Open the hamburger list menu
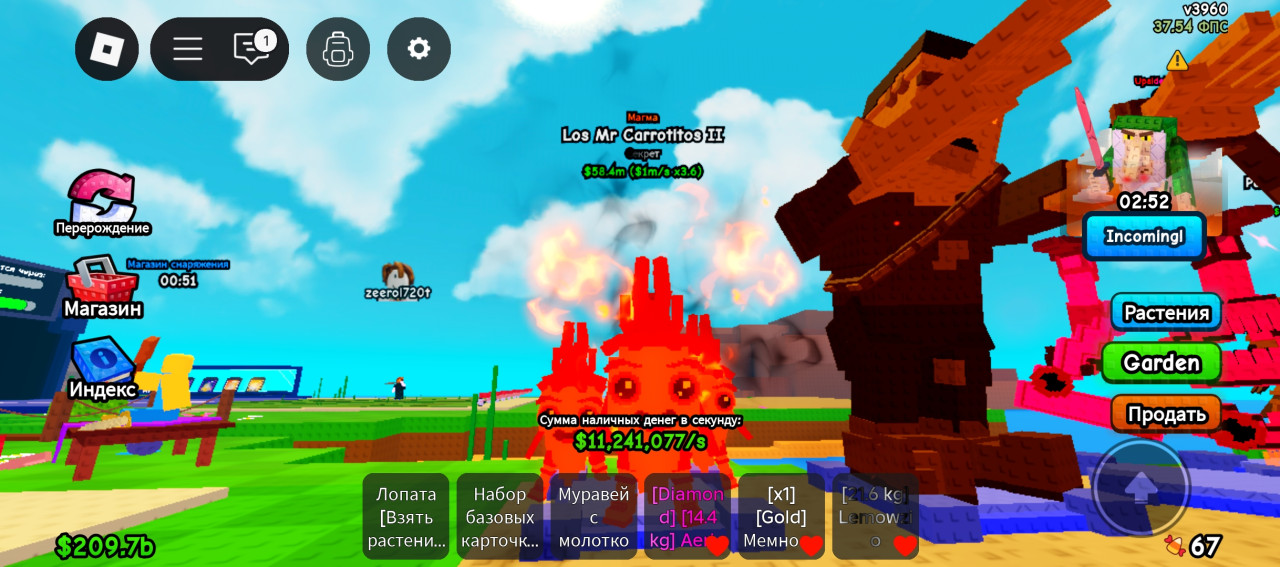The image size is (1280, 567). pyautogui.click(x=187, y=49)
